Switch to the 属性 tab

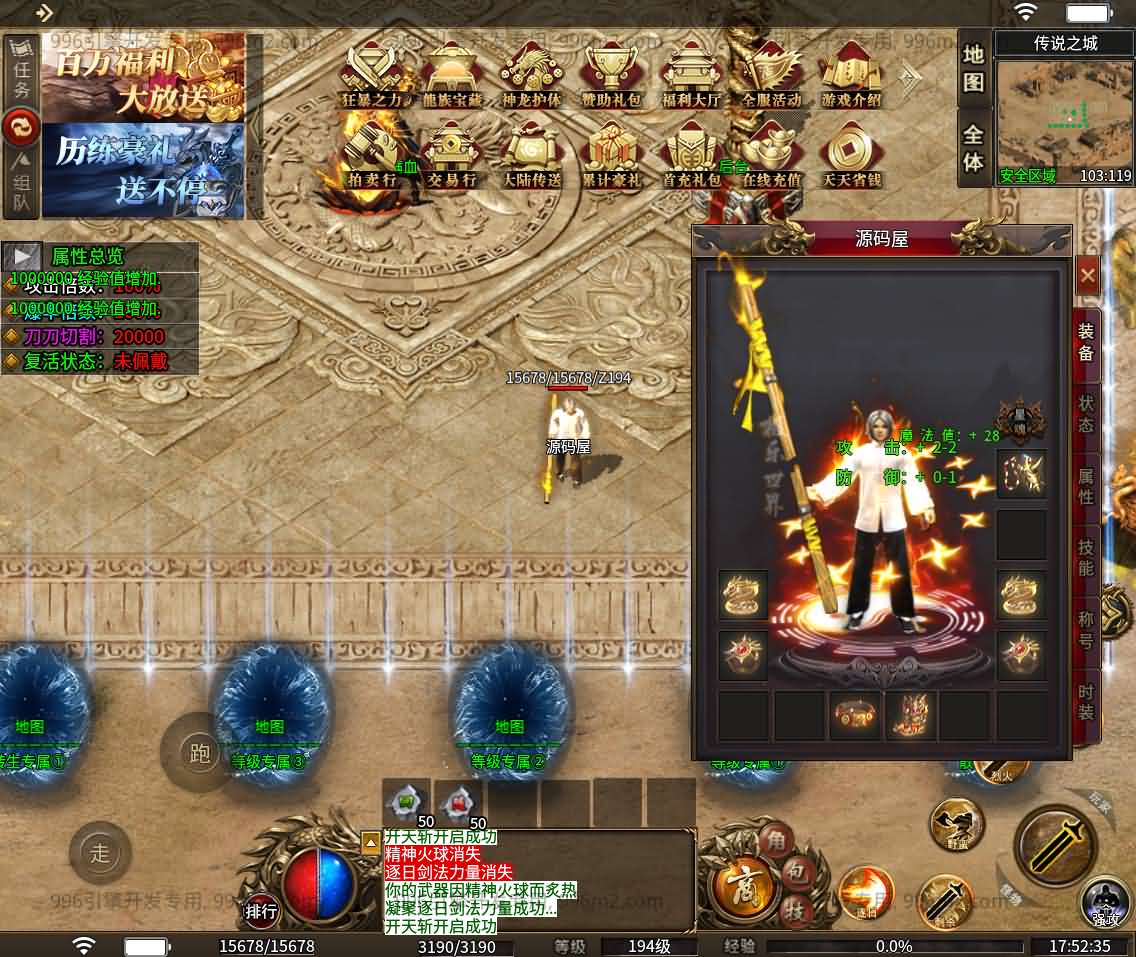pyautogui.click(x=1086, y=485)
